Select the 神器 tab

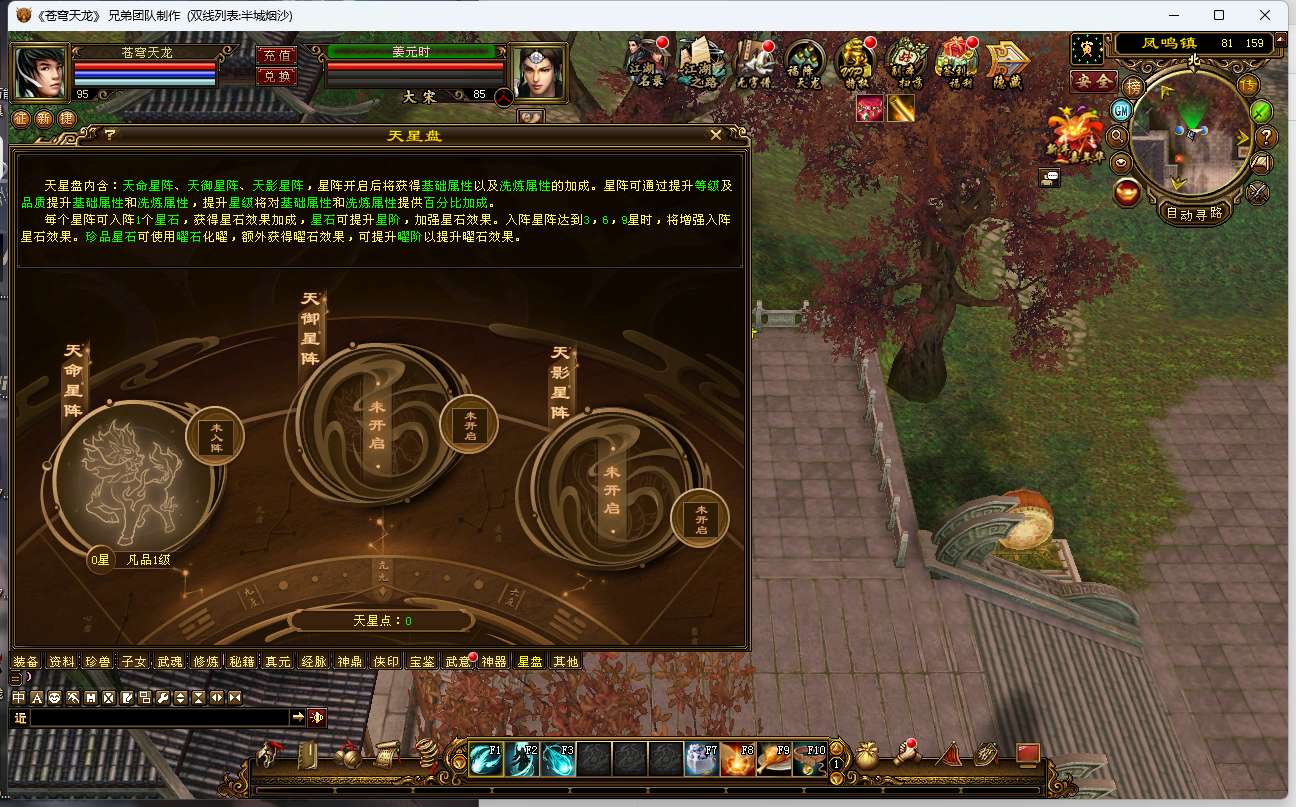(494, 661)
